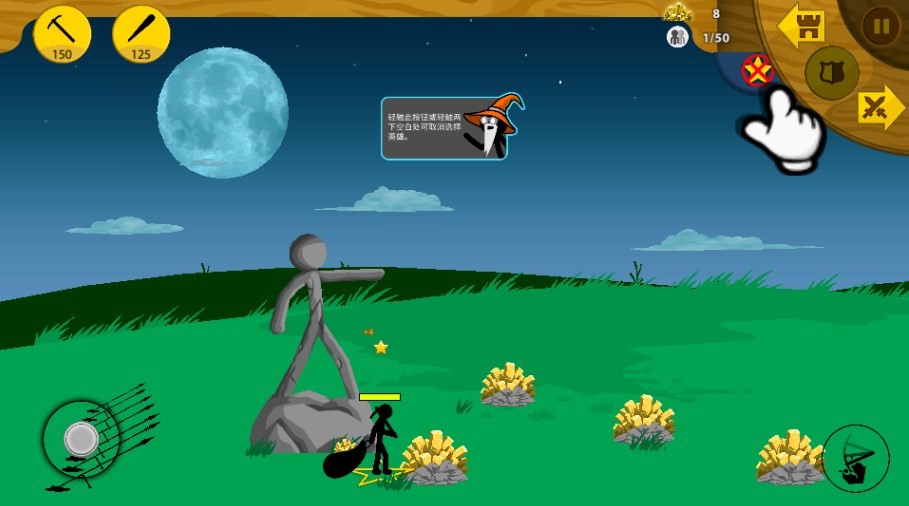Order units to garrison in the castle
Viewport: 909px width, 506px height.
point(801,26)
